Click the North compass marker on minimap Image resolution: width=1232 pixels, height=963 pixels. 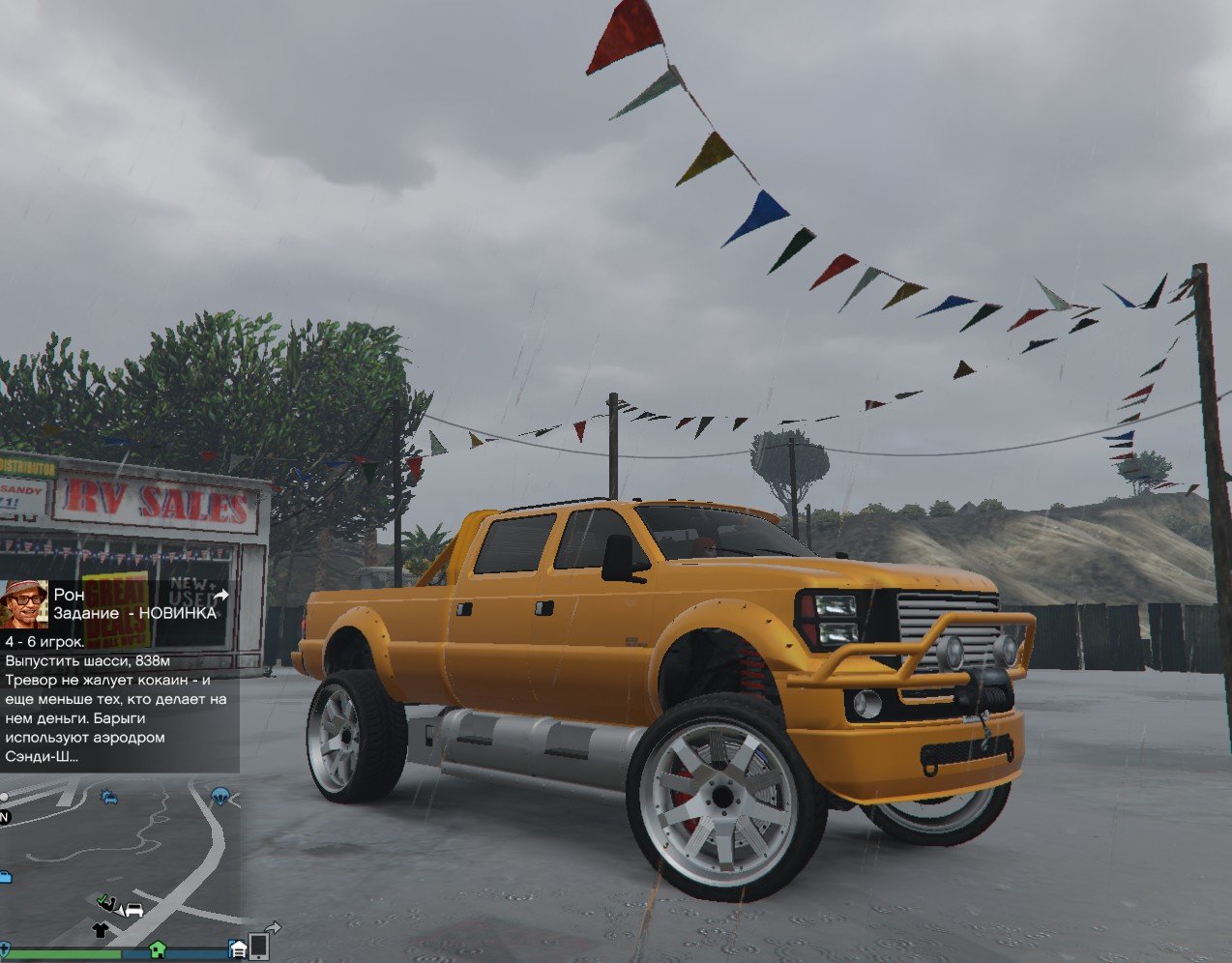[4, 817]
